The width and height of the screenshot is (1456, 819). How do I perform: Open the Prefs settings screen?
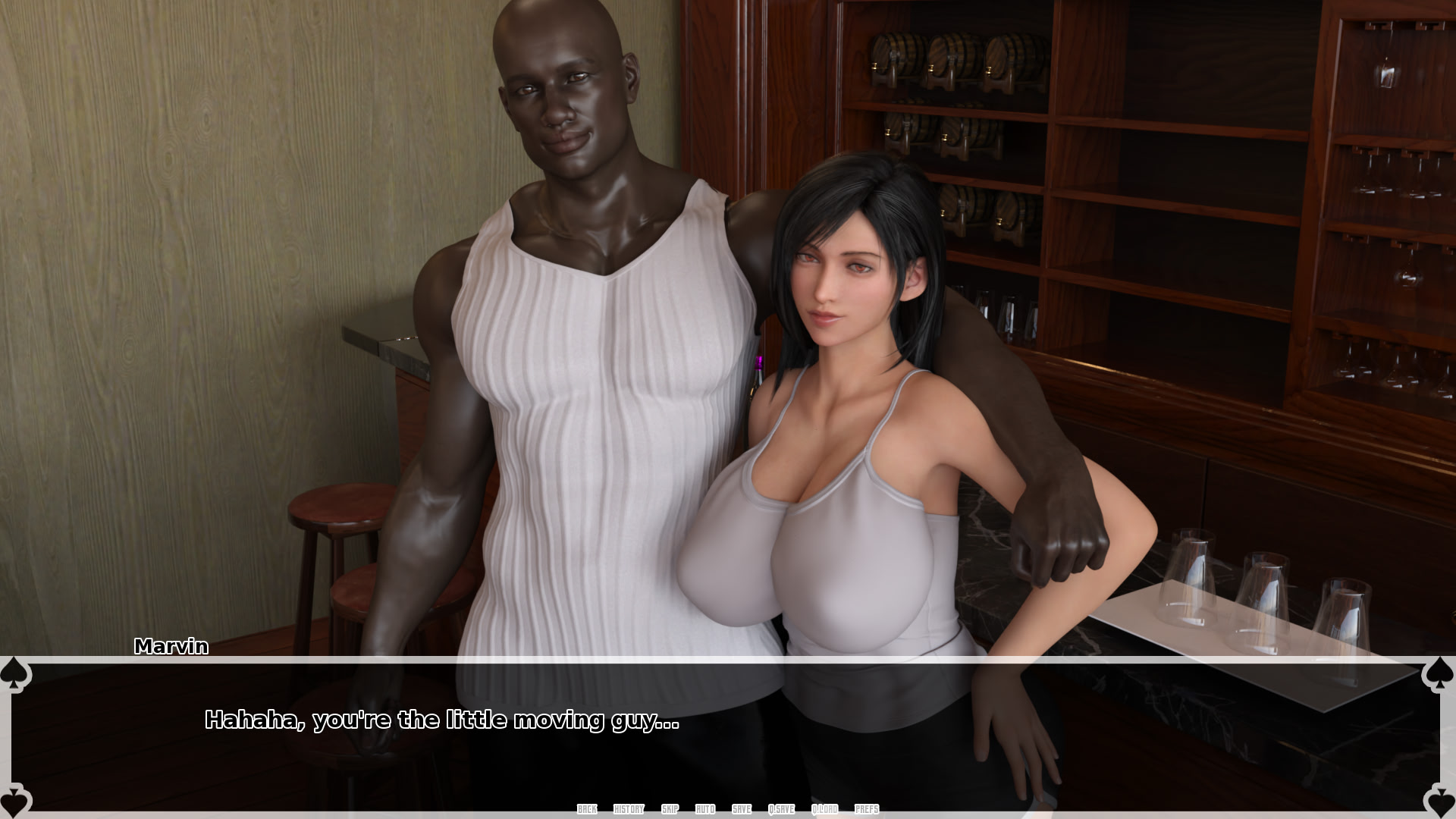click(866, 809)
